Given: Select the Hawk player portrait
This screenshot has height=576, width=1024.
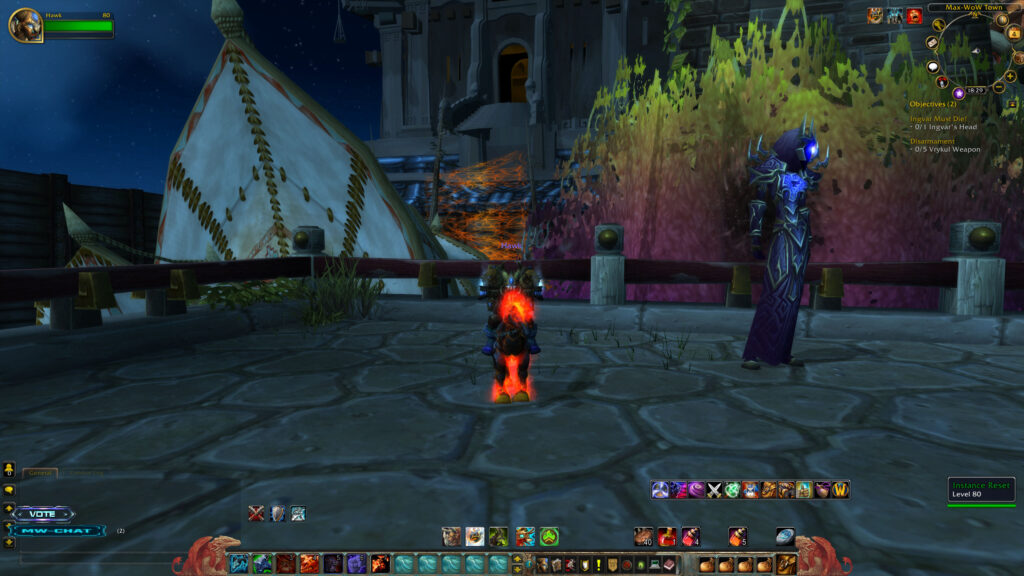Looking at the screenshot, I should click(x=25, y=25).
